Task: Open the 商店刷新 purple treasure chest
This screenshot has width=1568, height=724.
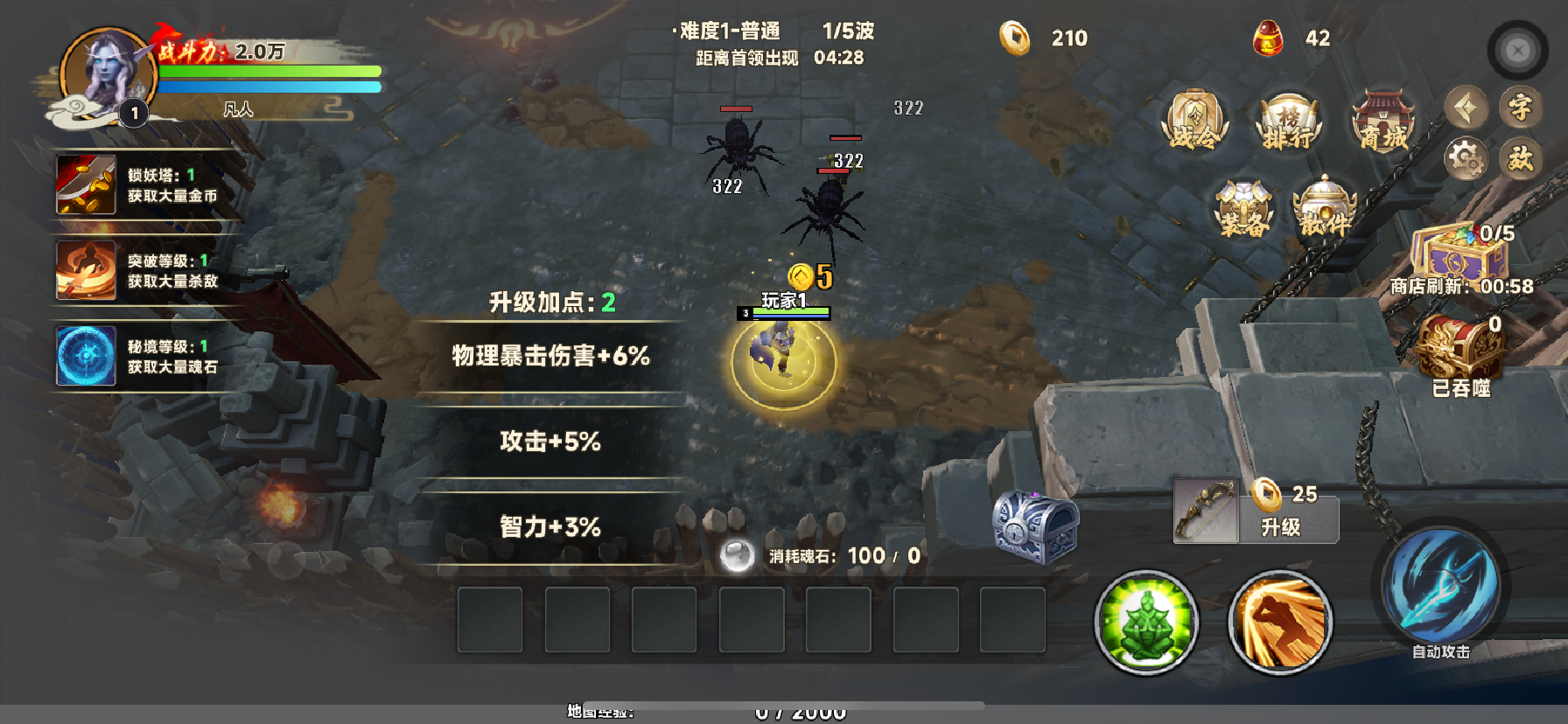Action: pos(1457,258)
